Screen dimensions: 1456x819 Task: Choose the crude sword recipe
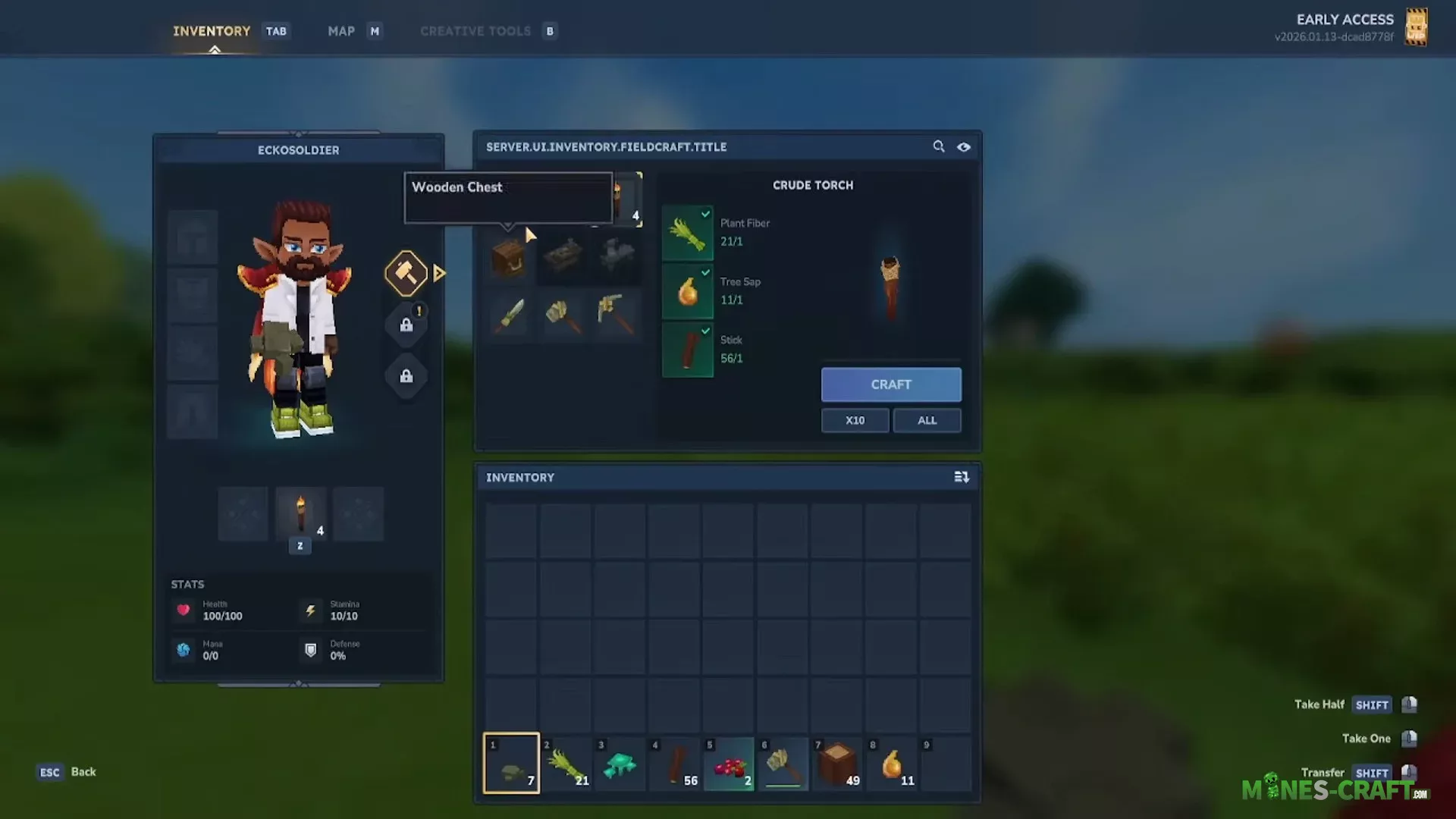click(x=509, y=315)
